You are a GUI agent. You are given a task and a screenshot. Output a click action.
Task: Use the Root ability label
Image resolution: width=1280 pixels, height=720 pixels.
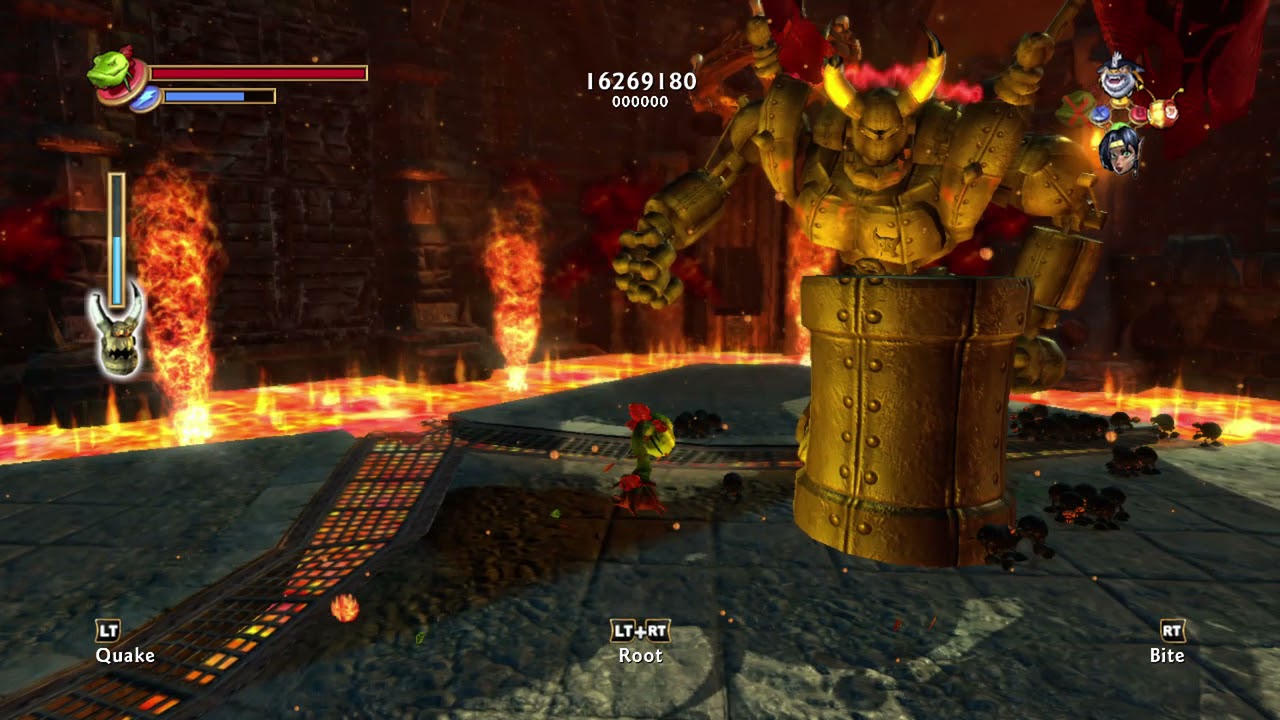pyautogui.click(x=640, y=655)
